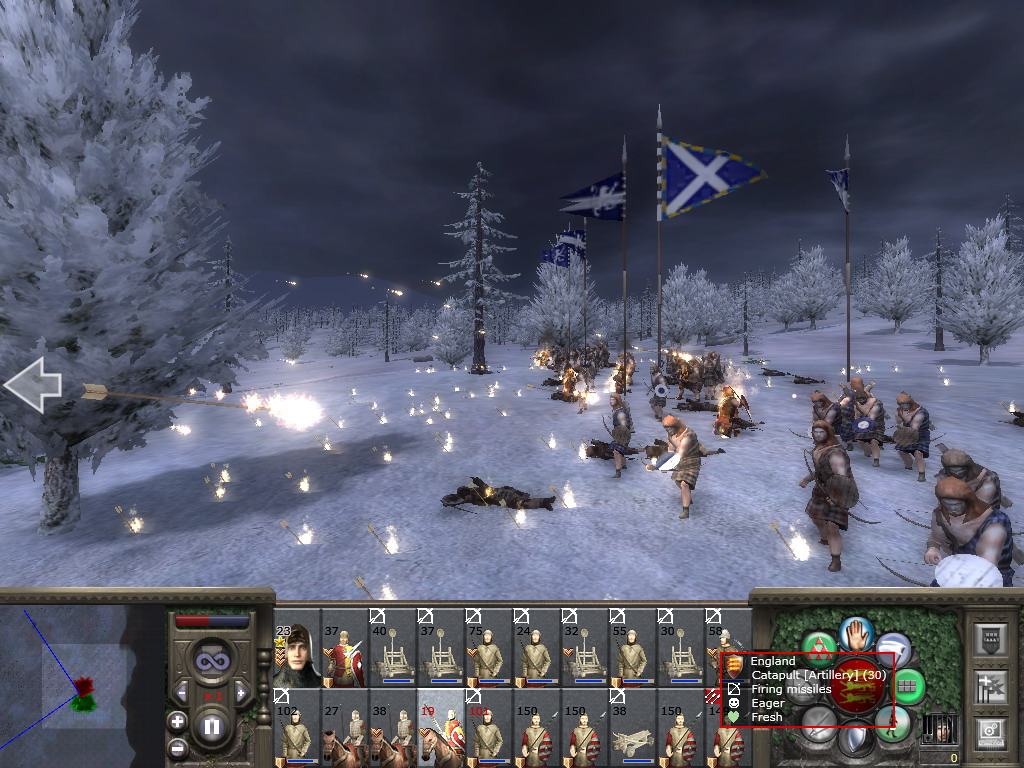
Task: Click the green grid group button
Action: tap(908, 686)
